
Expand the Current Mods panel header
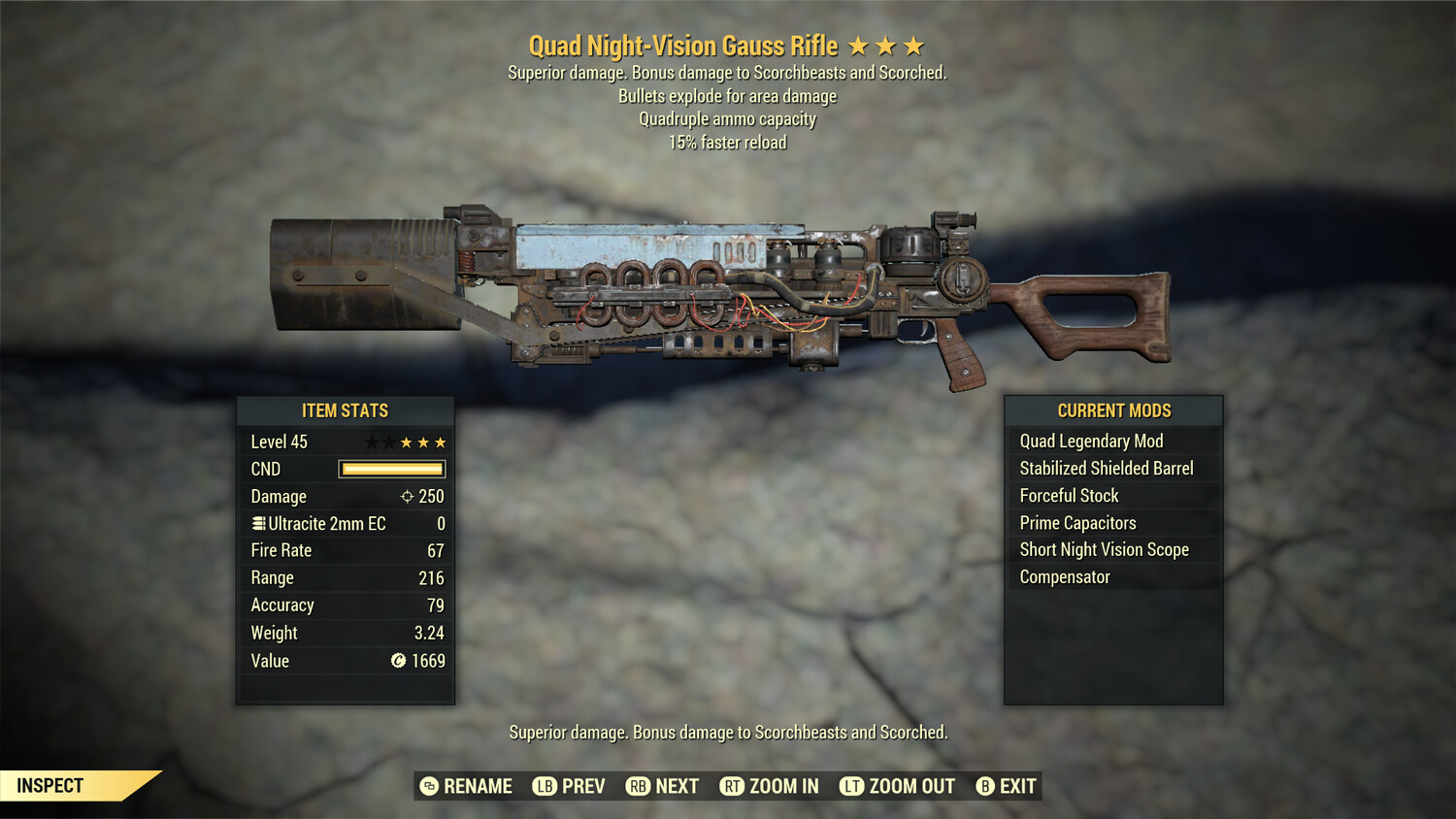click(x=1113, y=409)
